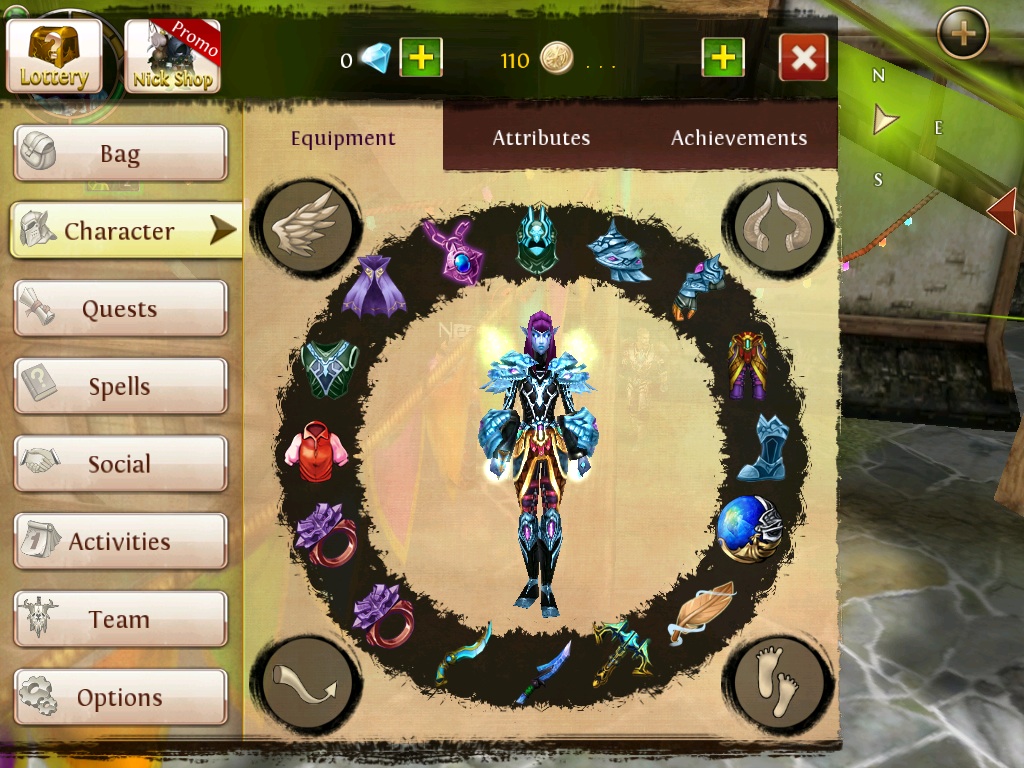Switch to the Achievements tab

739,138
